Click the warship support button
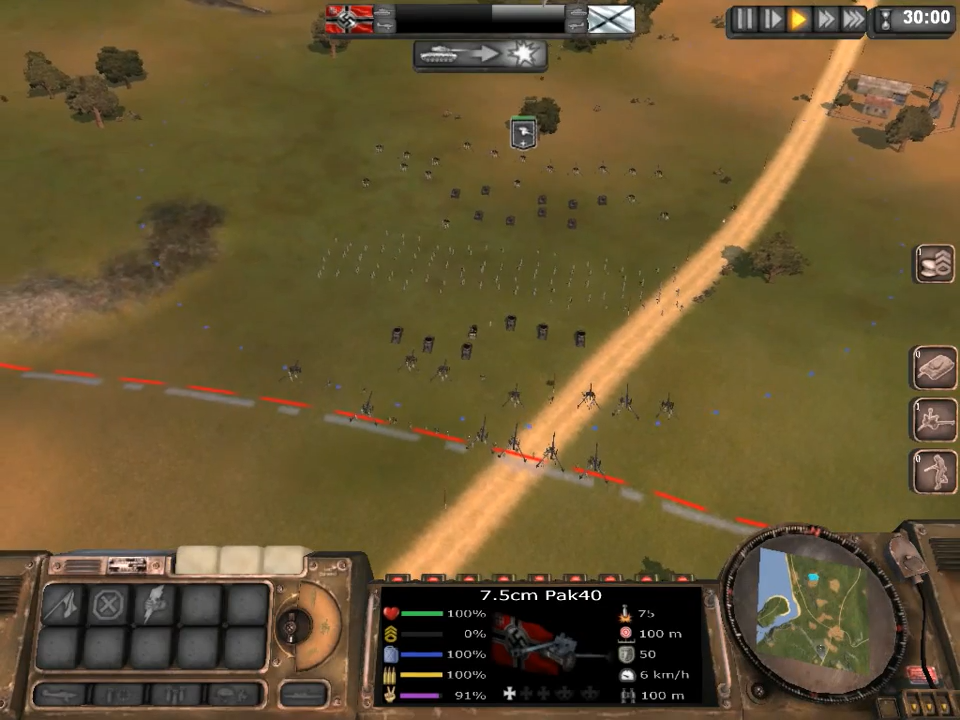Screen dimensions: 960x720 303,693
